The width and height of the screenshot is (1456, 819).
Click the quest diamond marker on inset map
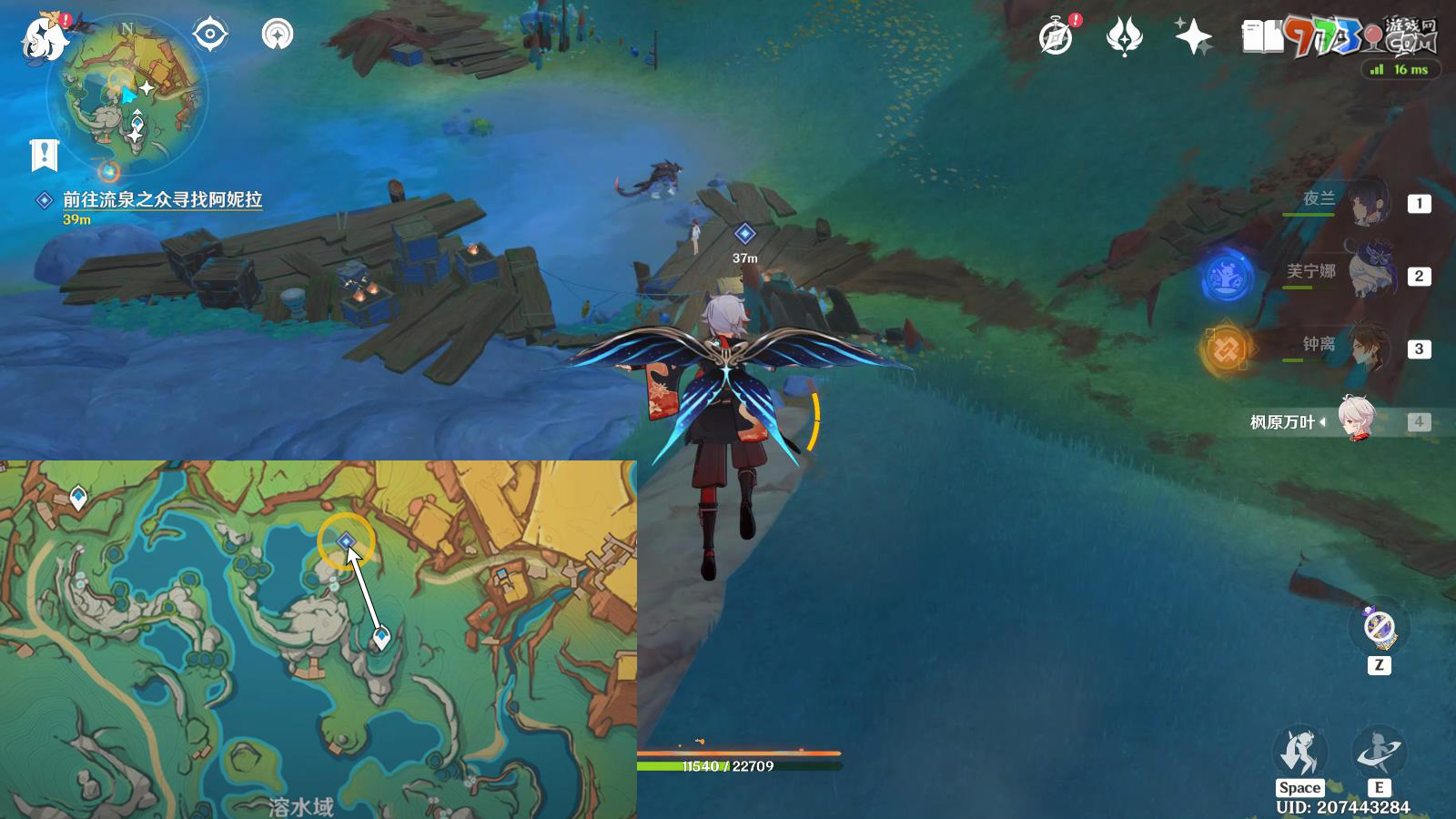point(346,542)
